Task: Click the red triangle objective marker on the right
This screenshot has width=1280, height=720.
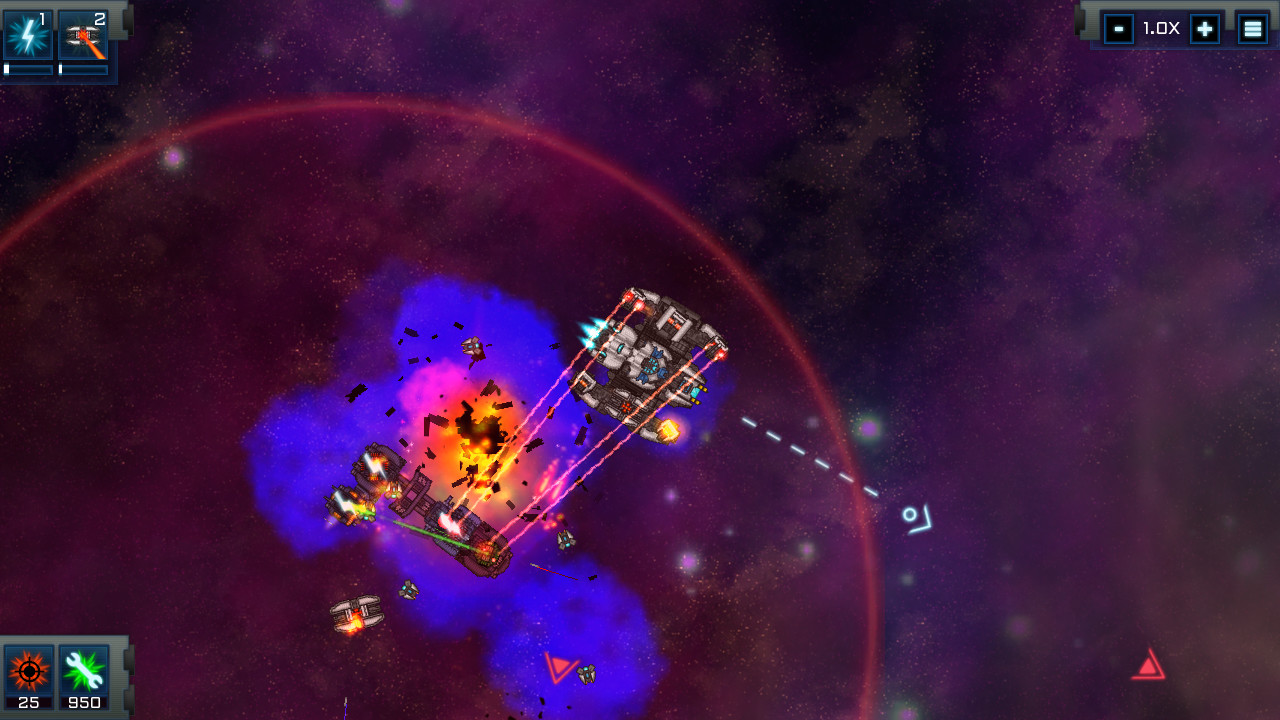Action: (1148, 663)
